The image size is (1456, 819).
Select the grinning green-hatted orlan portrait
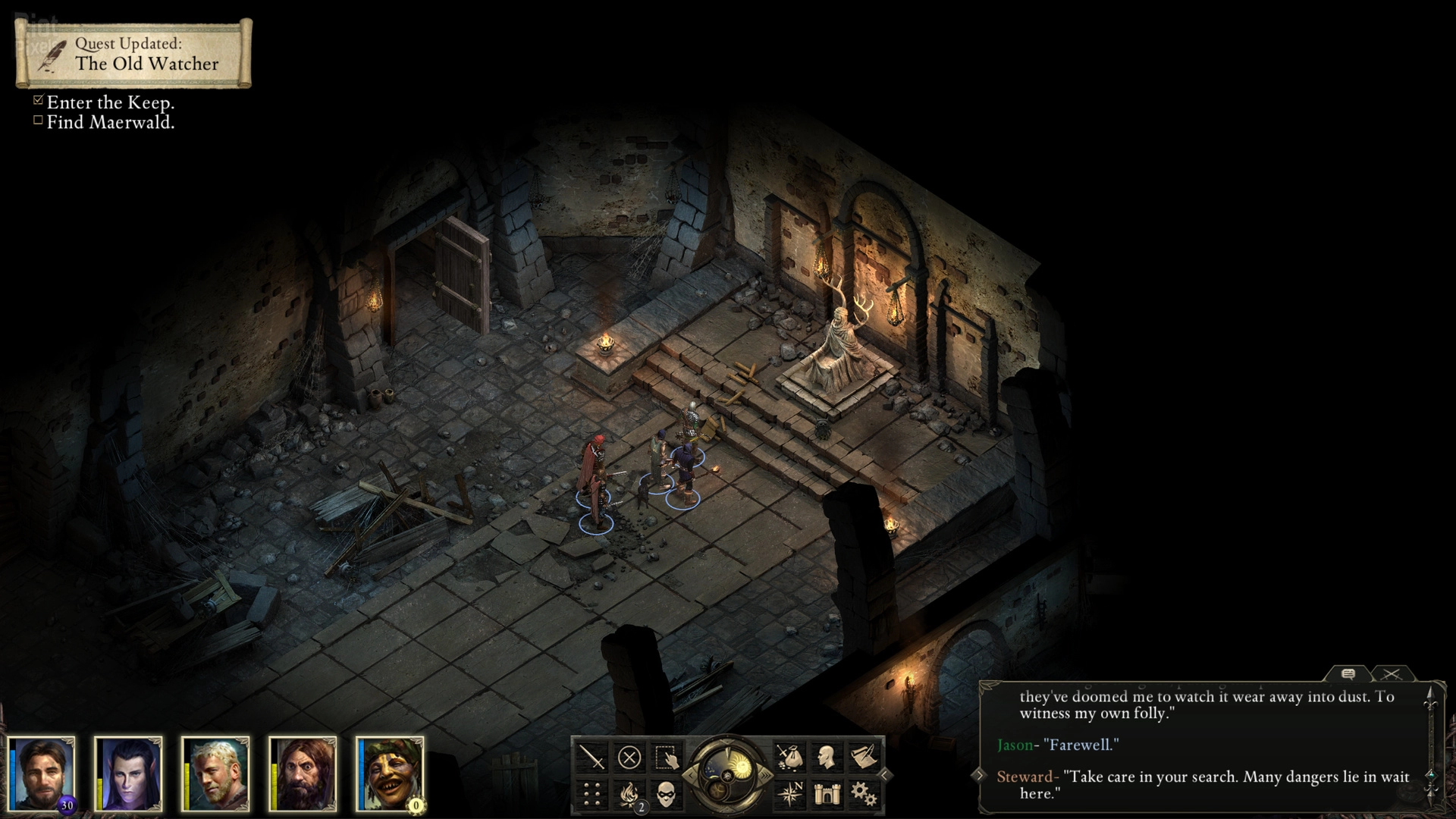pos(391,773)
